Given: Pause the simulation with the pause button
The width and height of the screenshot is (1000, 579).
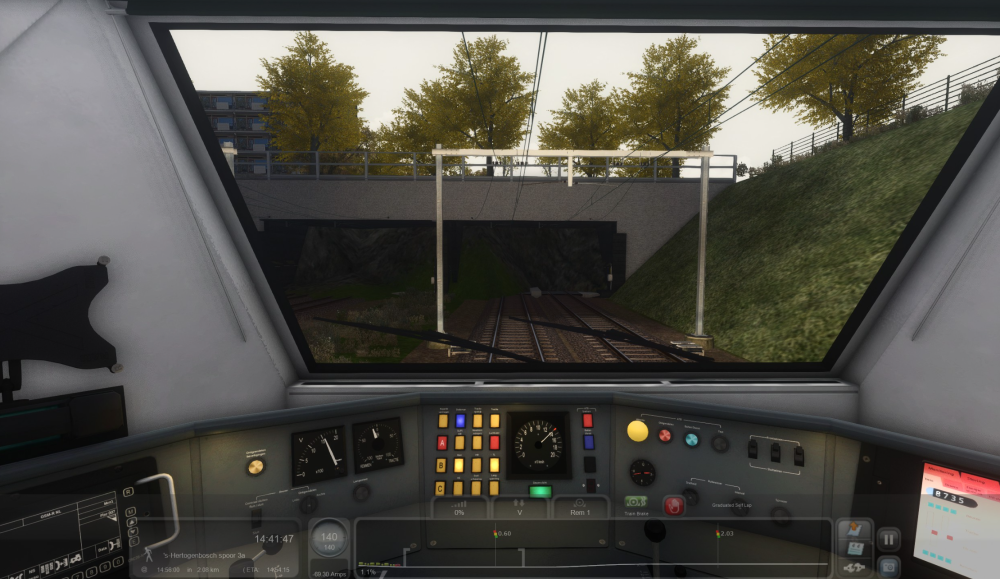Looking at the screenshot, I should click(888, 539).
